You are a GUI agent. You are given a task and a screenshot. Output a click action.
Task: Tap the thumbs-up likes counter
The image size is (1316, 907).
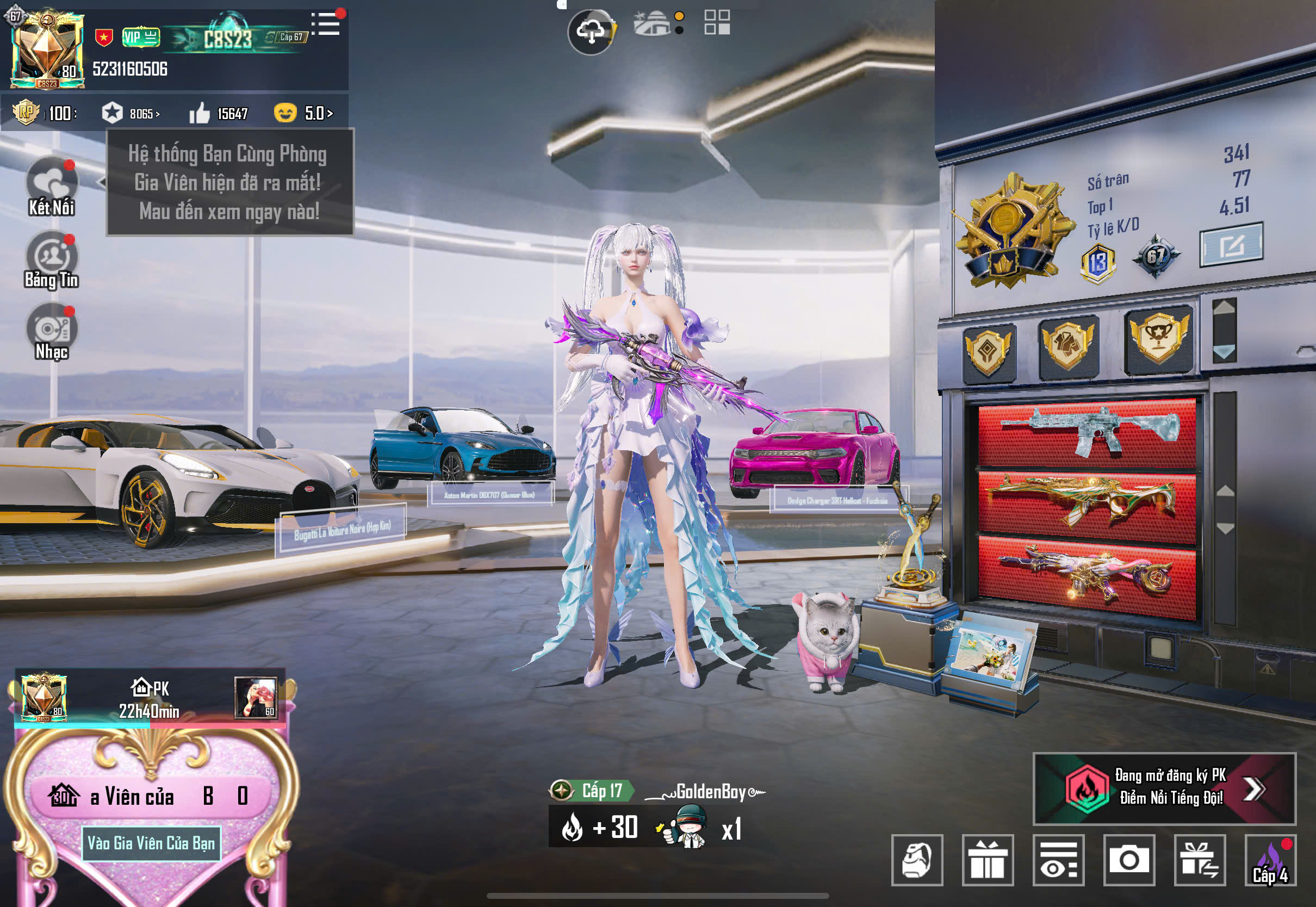[x=219, y=114]
